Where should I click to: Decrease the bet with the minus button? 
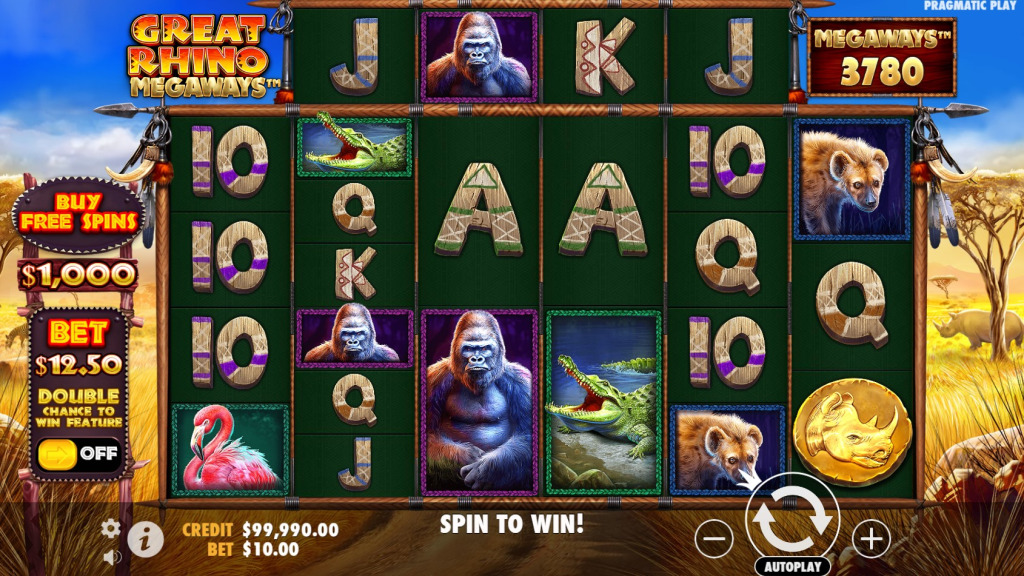[x=713, y=539]
